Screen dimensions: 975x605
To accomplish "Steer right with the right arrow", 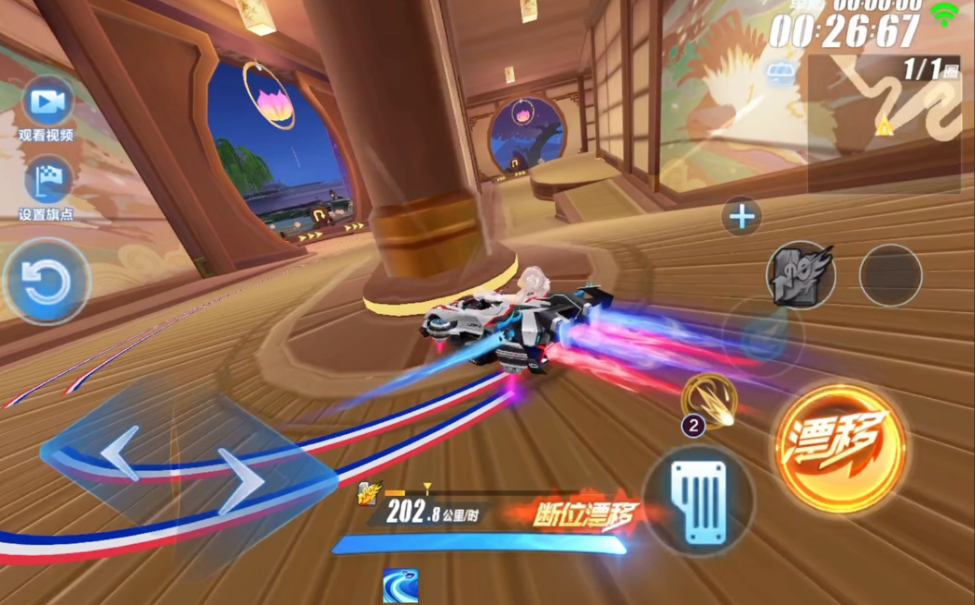I will (x=241, y=480).
